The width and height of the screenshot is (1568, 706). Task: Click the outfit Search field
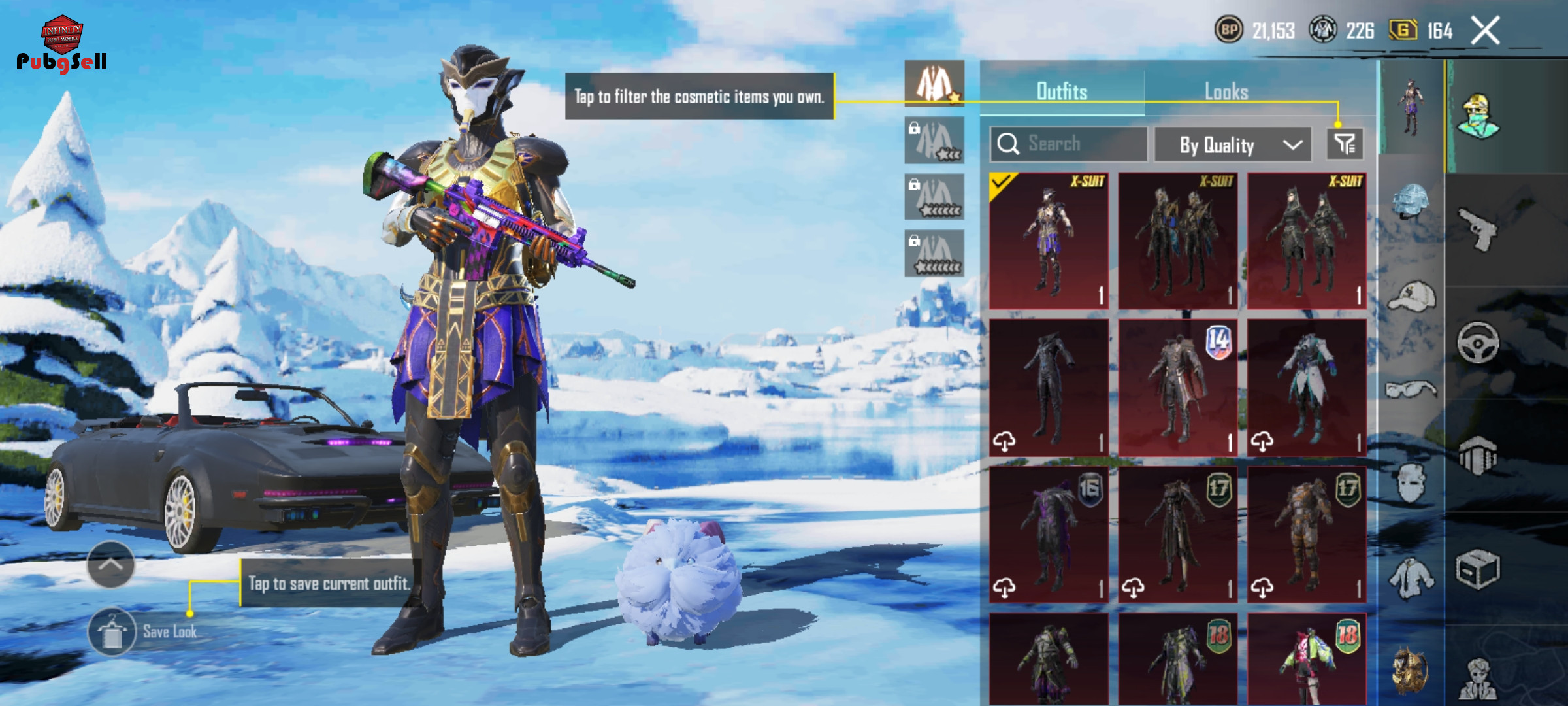[x=1069, y=144]
